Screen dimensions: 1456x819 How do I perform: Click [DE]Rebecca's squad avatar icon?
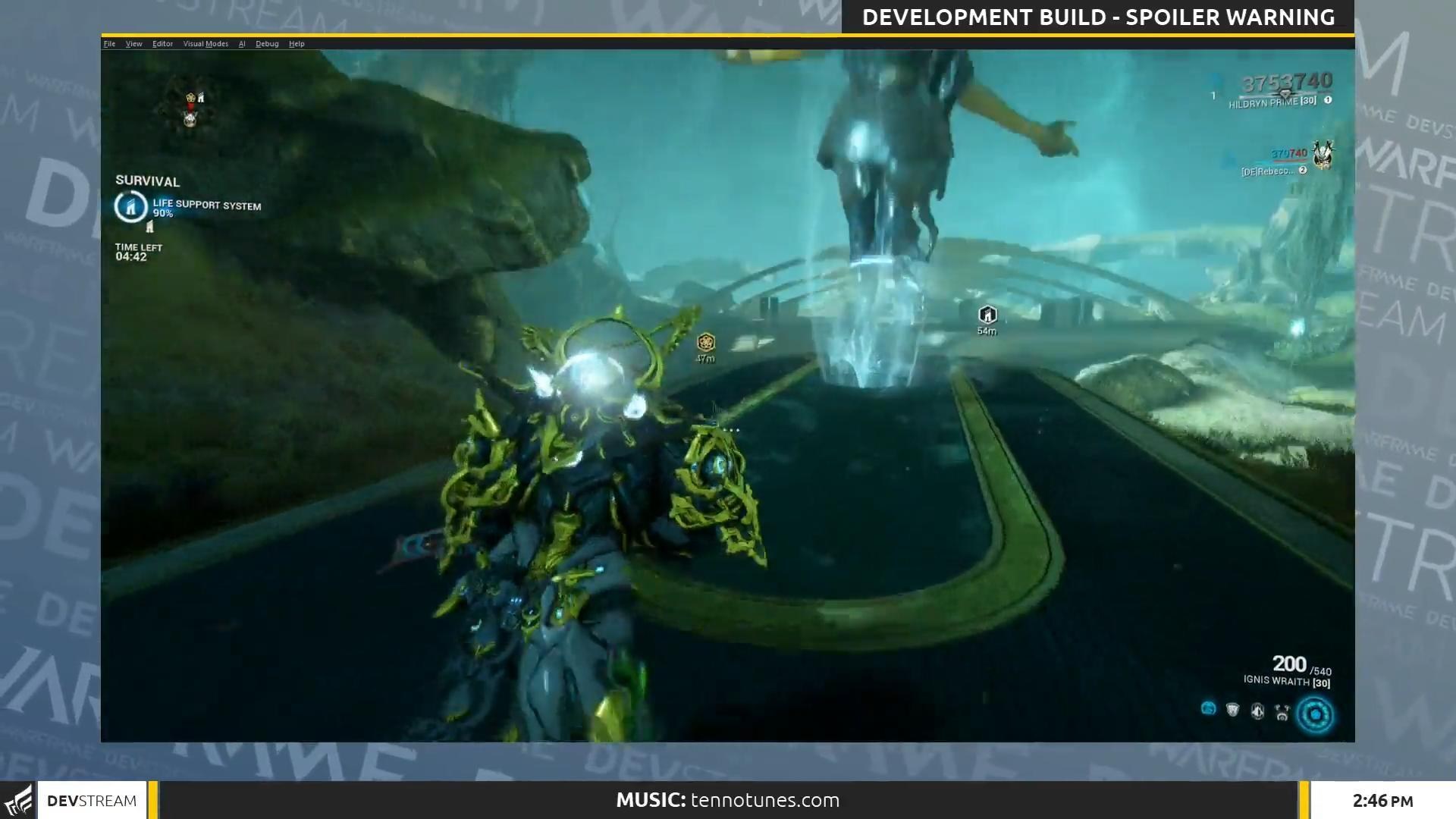pyautogui.click(x=1323, y=154)
